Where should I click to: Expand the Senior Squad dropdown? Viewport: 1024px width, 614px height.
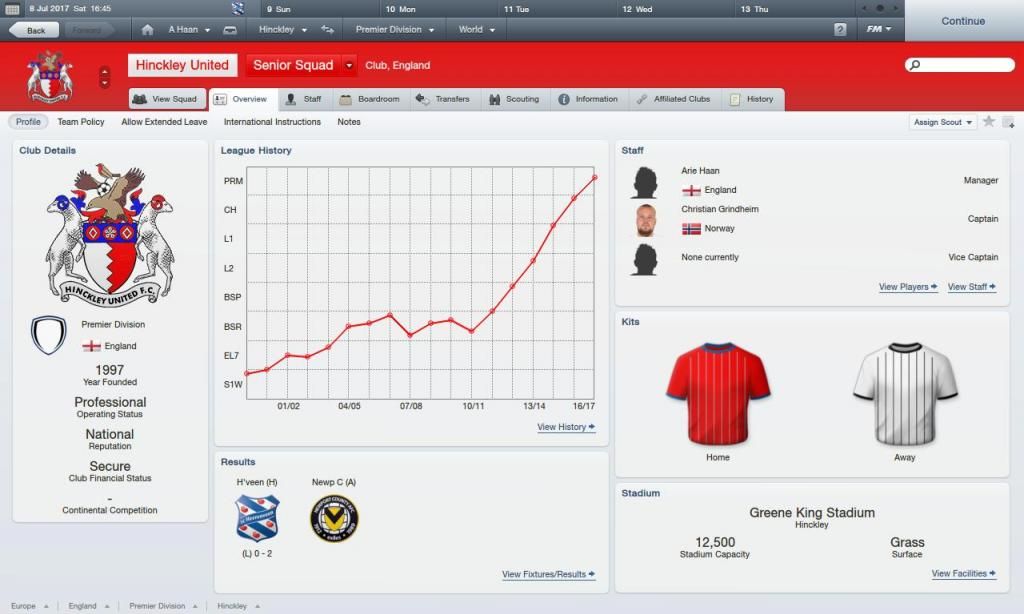(349, 66)
